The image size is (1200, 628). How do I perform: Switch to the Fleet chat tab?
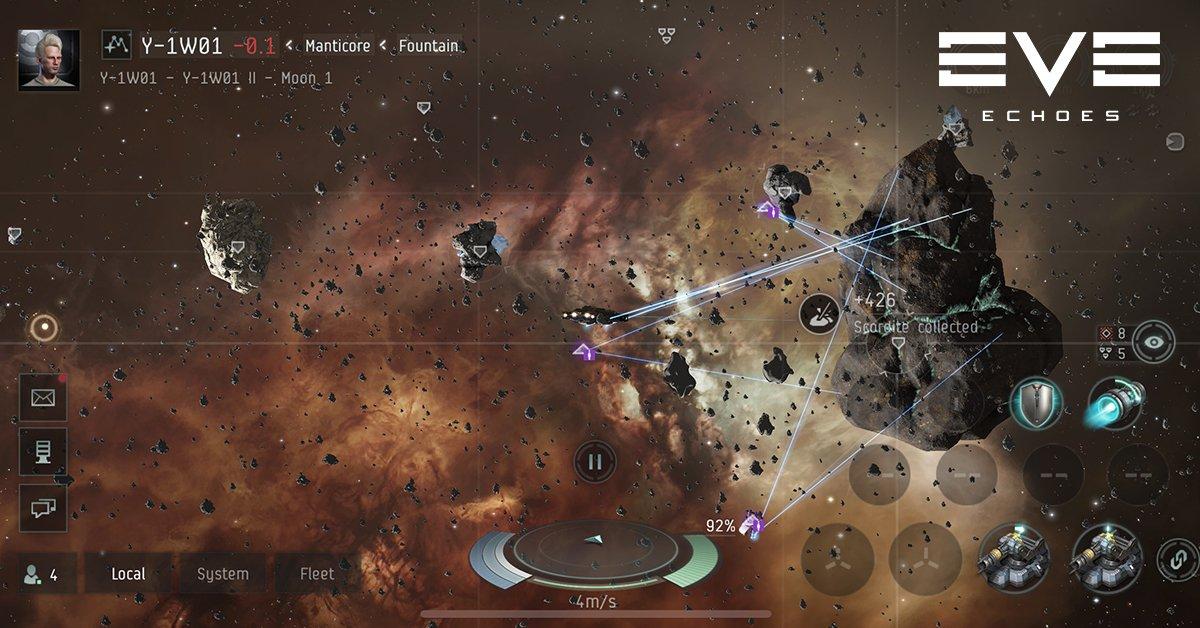(317, 574)
